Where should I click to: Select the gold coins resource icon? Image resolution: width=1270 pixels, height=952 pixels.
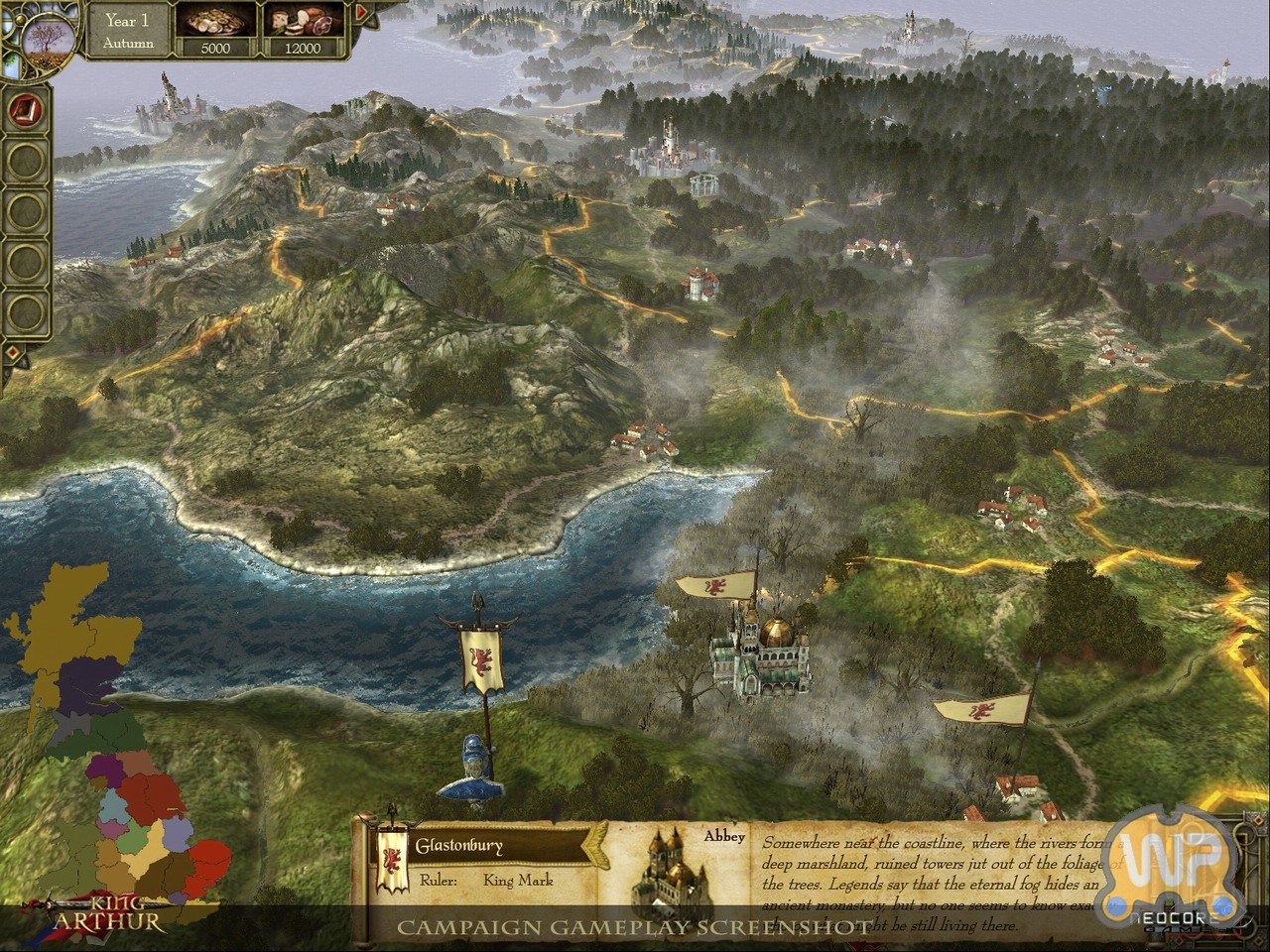pyautogui.click(x=214, y=22)
